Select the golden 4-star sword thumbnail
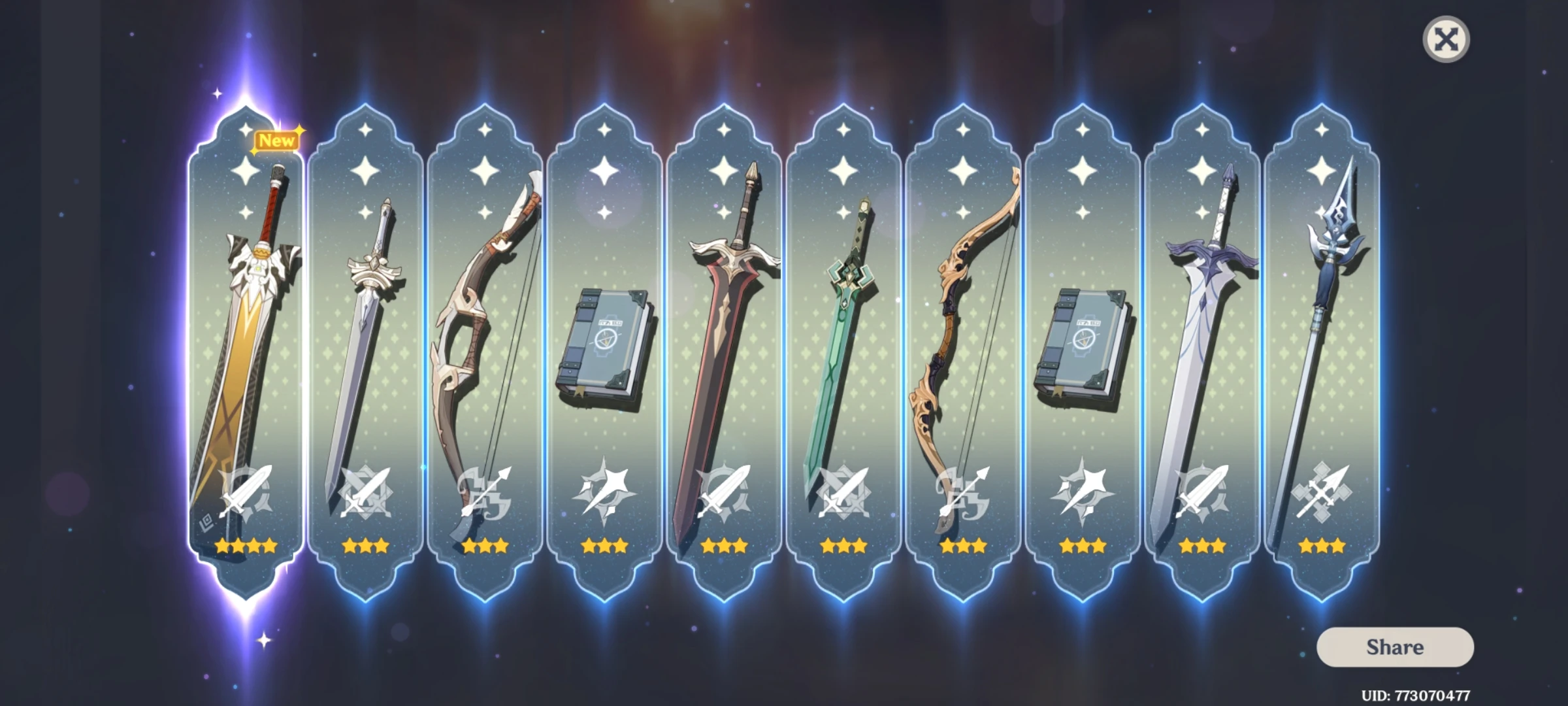This screenshot has height=706, width=1568. 248,327
